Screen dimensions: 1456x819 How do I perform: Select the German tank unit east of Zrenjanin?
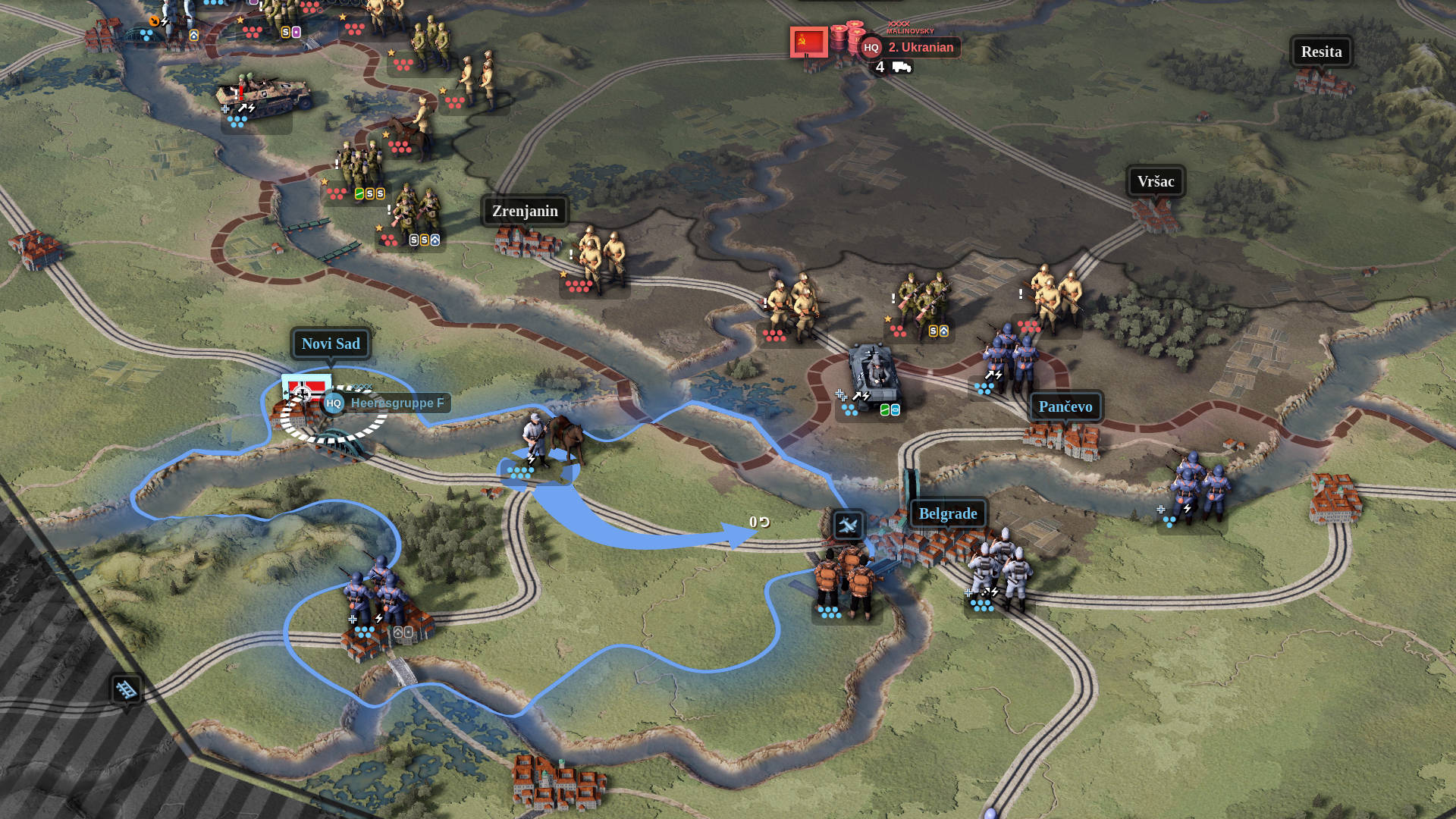[x=872, y=372]
